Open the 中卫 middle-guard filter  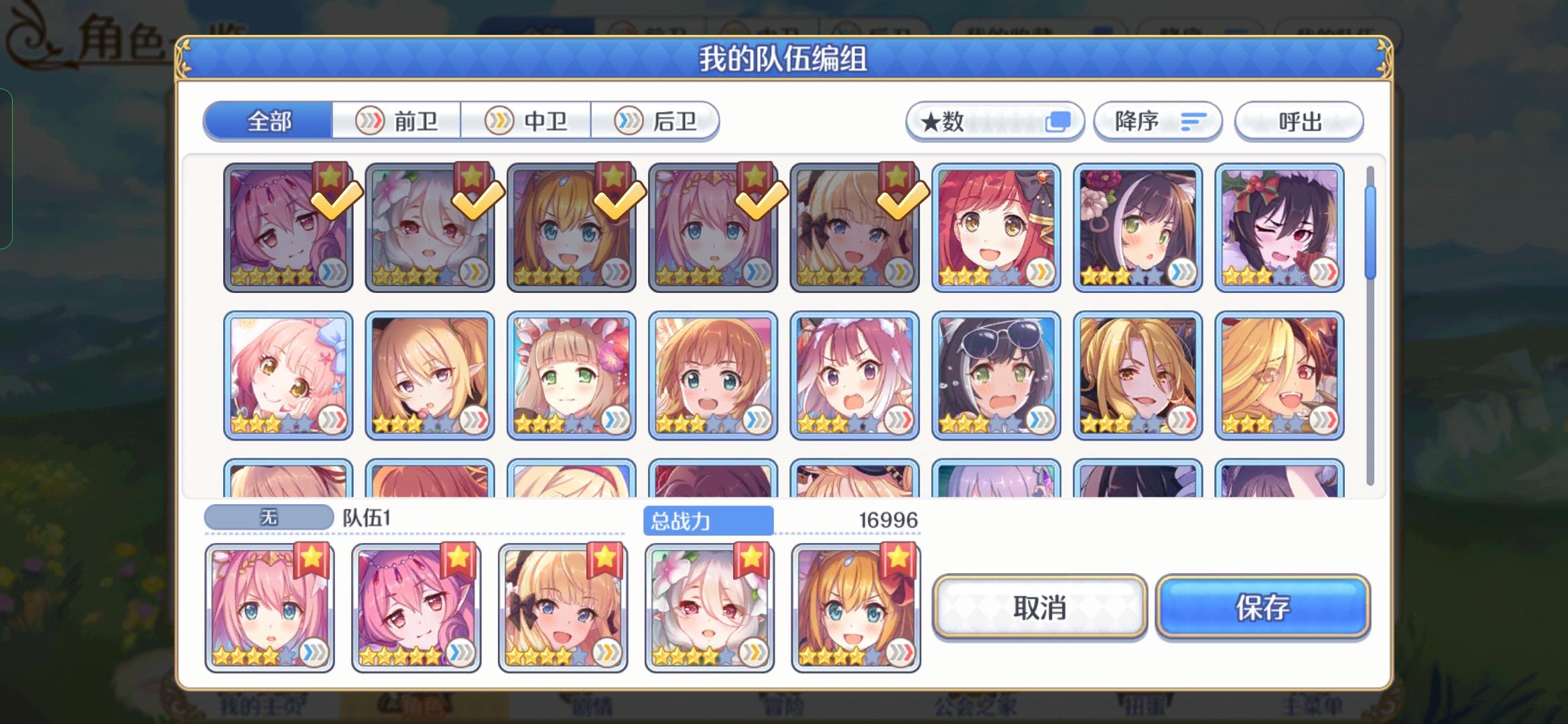point(527,121)
